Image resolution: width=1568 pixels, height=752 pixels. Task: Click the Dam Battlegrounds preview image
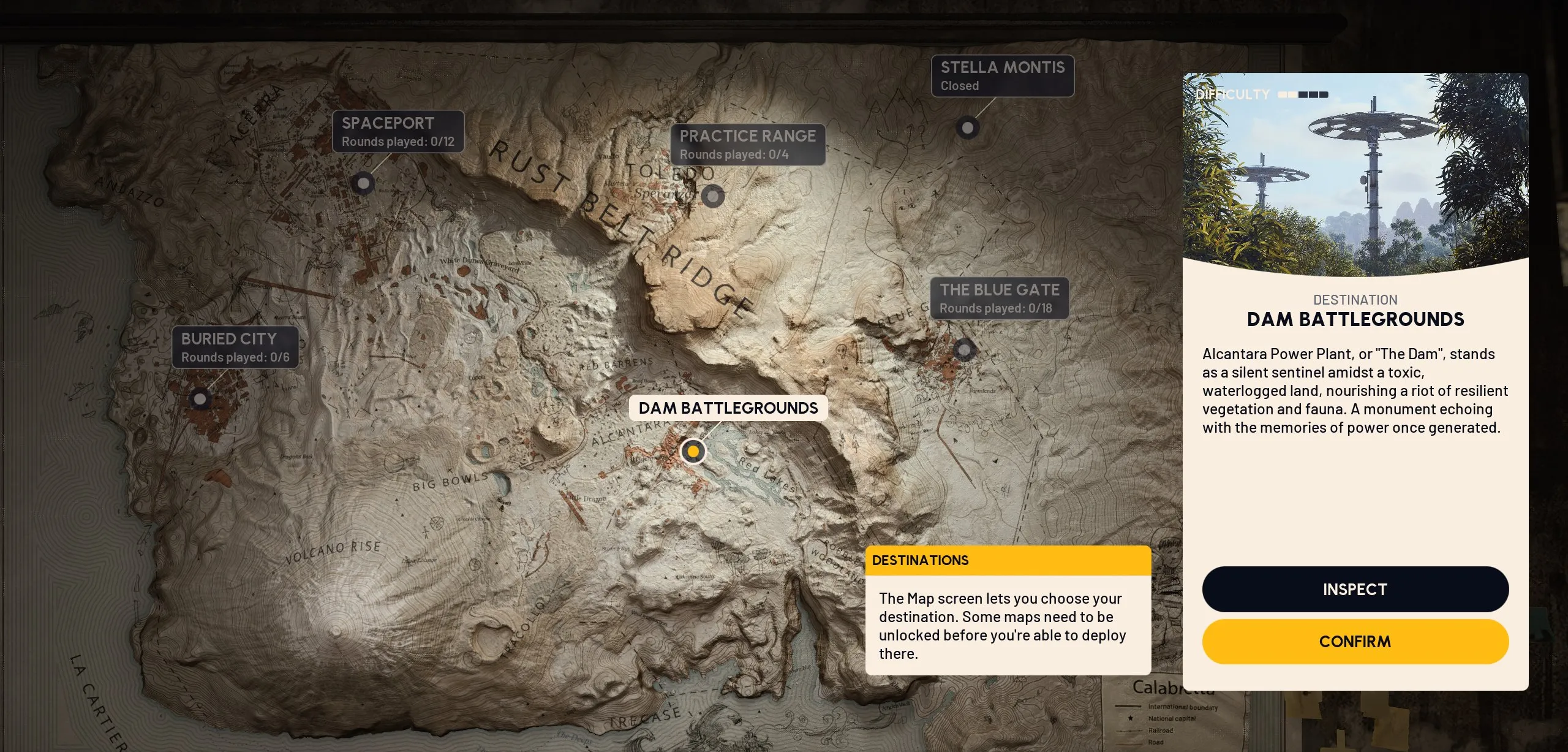[1355, 175]
